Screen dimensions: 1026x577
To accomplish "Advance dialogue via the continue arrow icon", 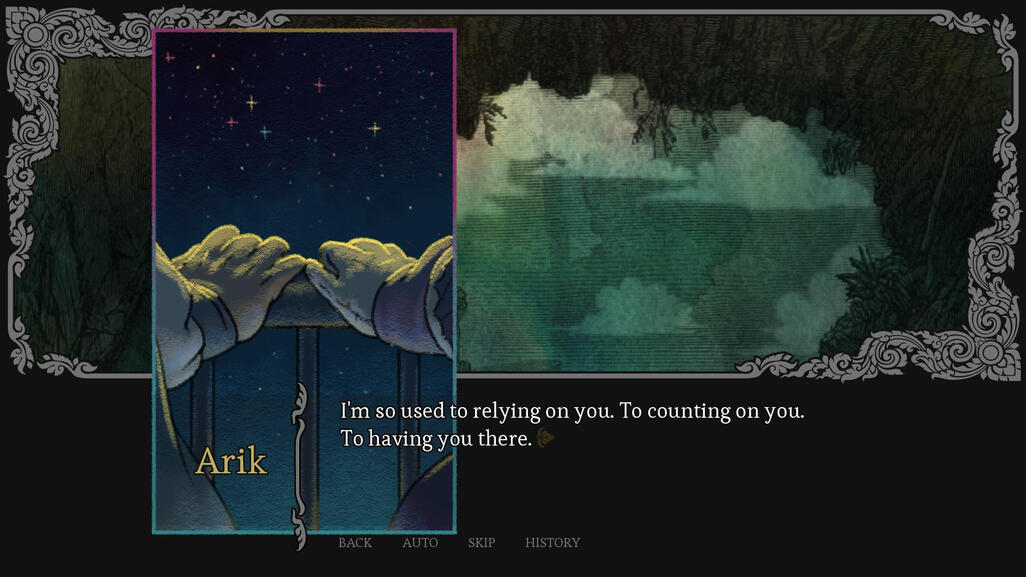I will [x=545, y=438].
